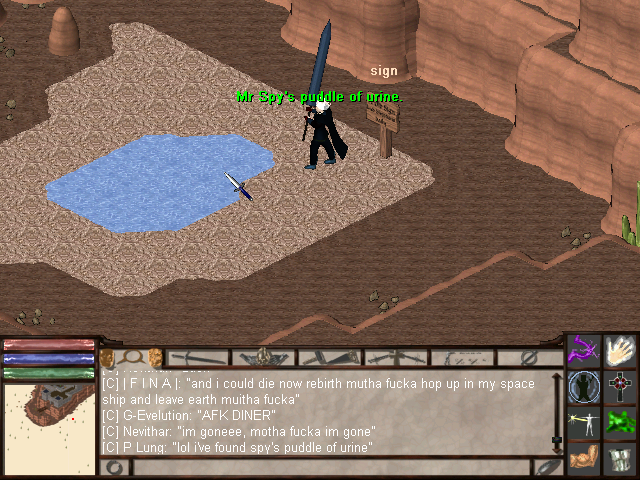The height and width of the screenshot is (480, 640).
Task: Select the glowing open hand icon
Action: [621, 351]
